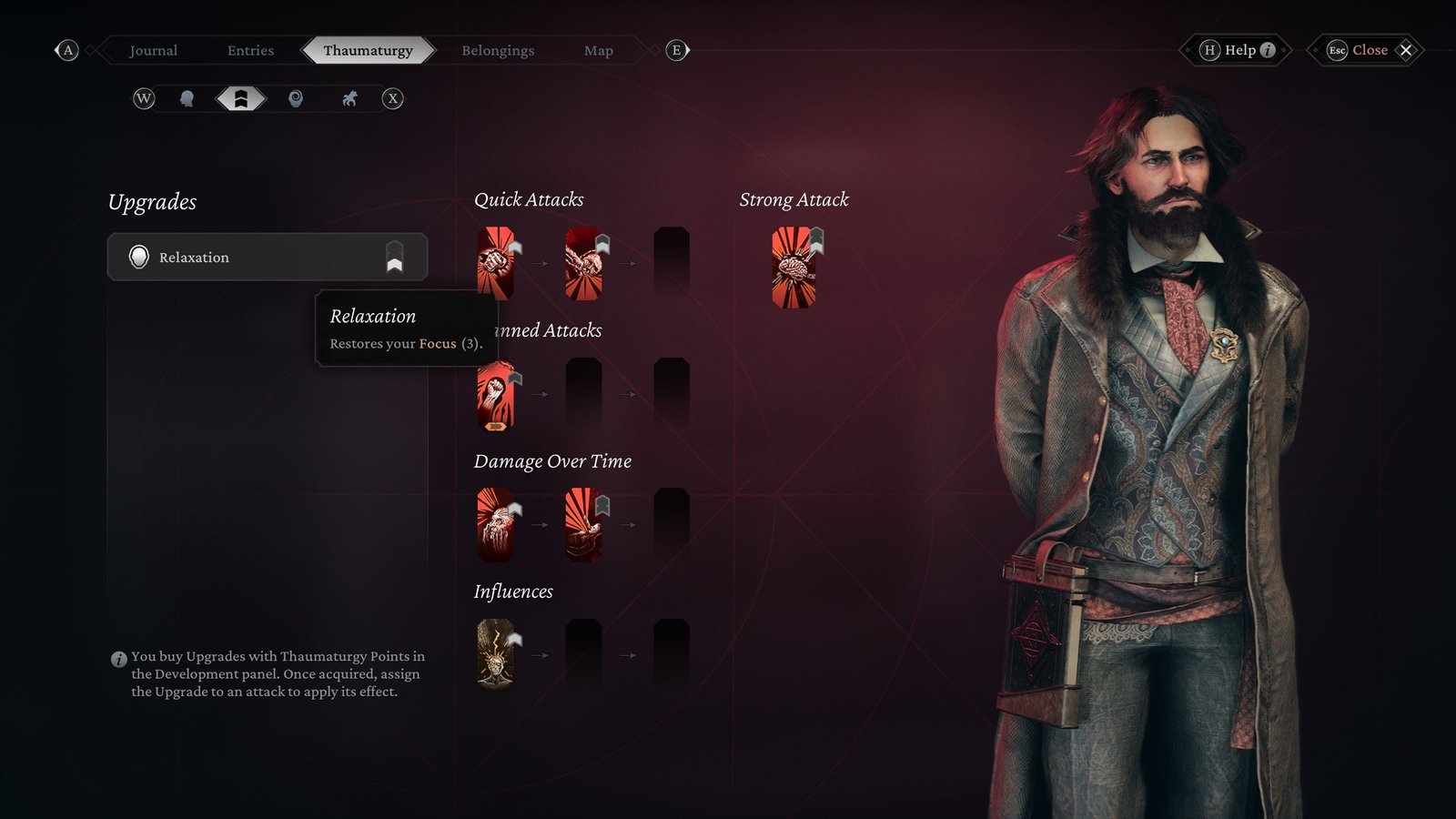Choose the first Quick Attack fist card

pos(496,264)
